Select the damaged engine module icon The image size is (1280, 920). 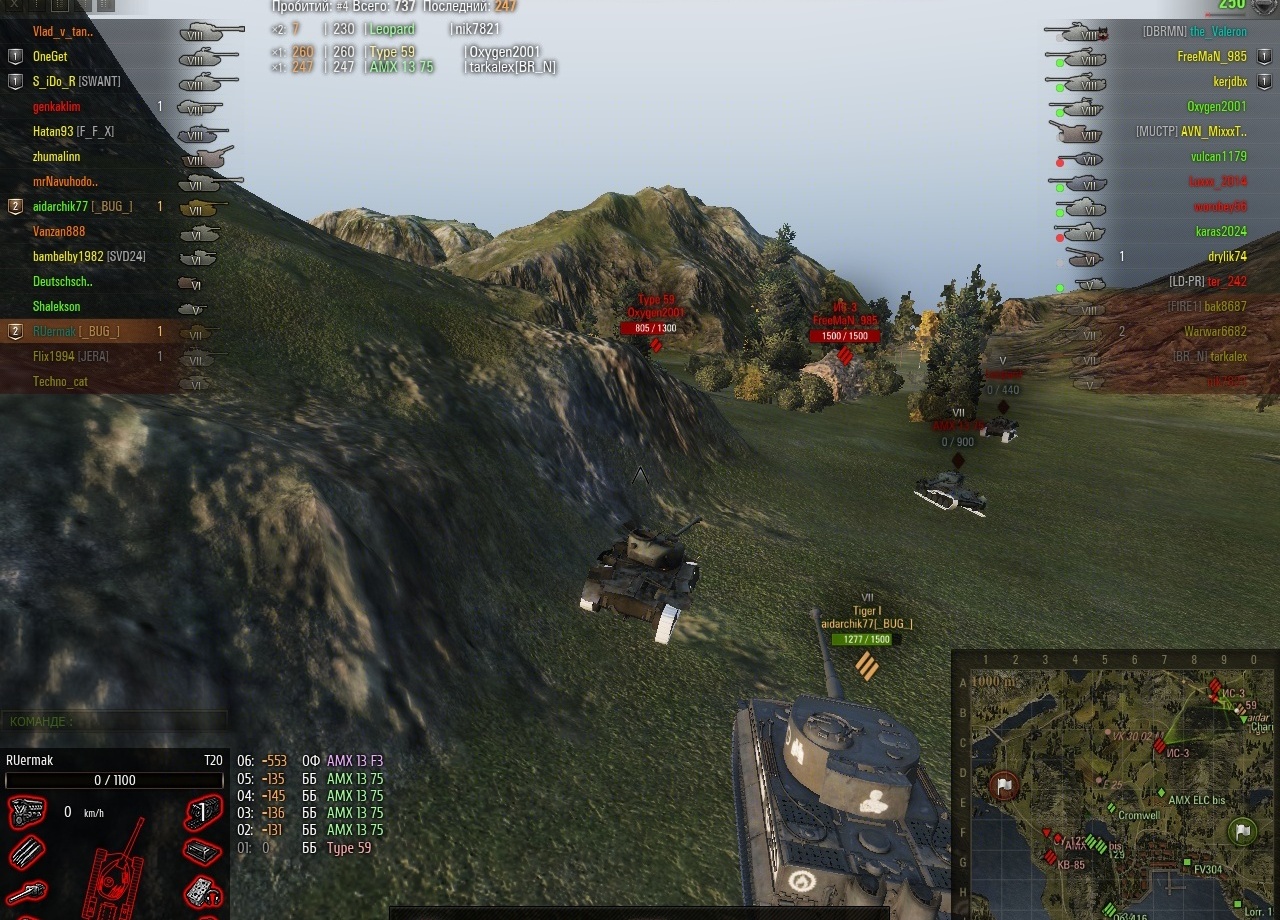tap(27, 812)
